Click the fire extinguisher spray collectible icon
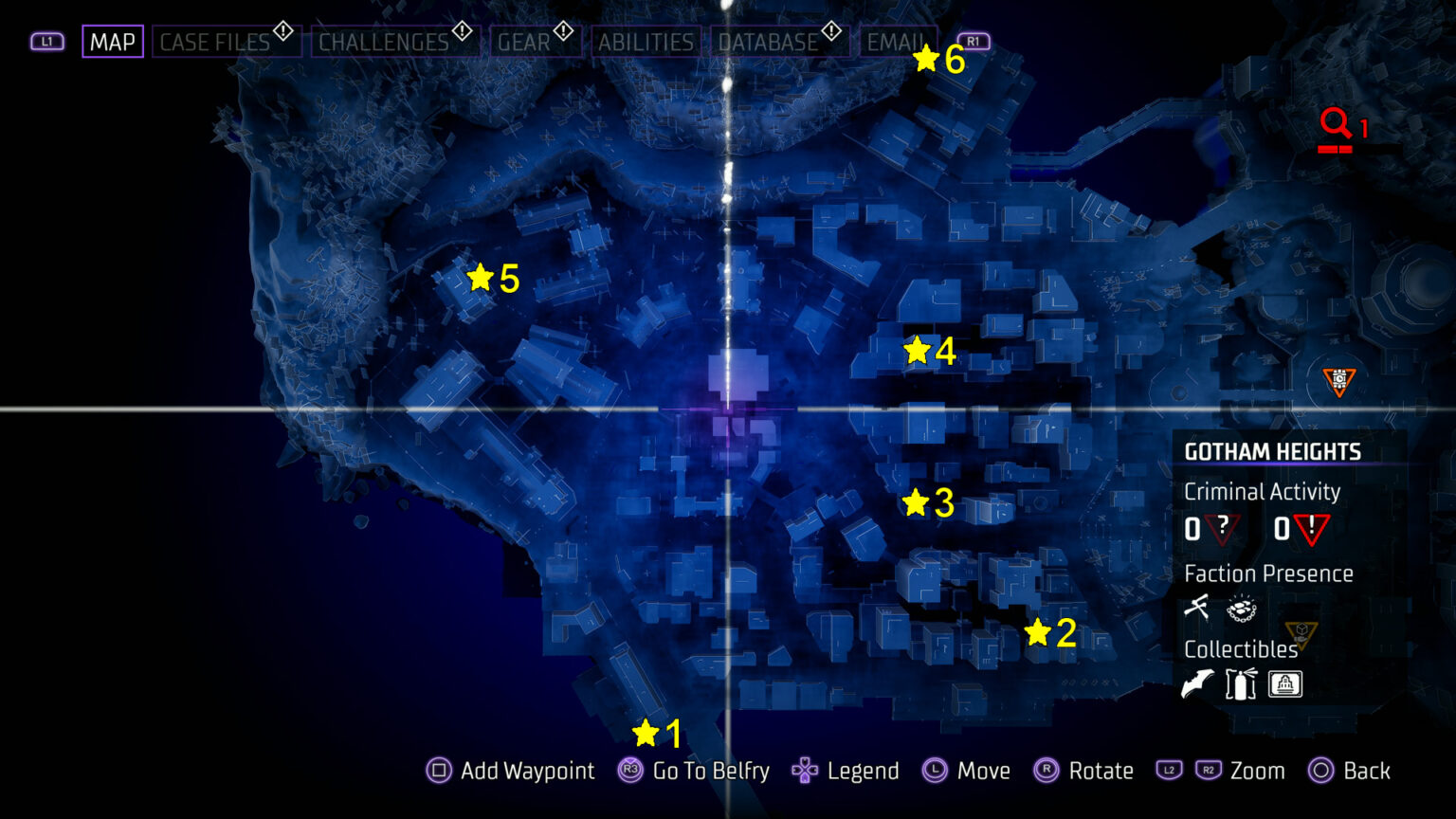1456x819 pixels. (x=1240, y=684)
